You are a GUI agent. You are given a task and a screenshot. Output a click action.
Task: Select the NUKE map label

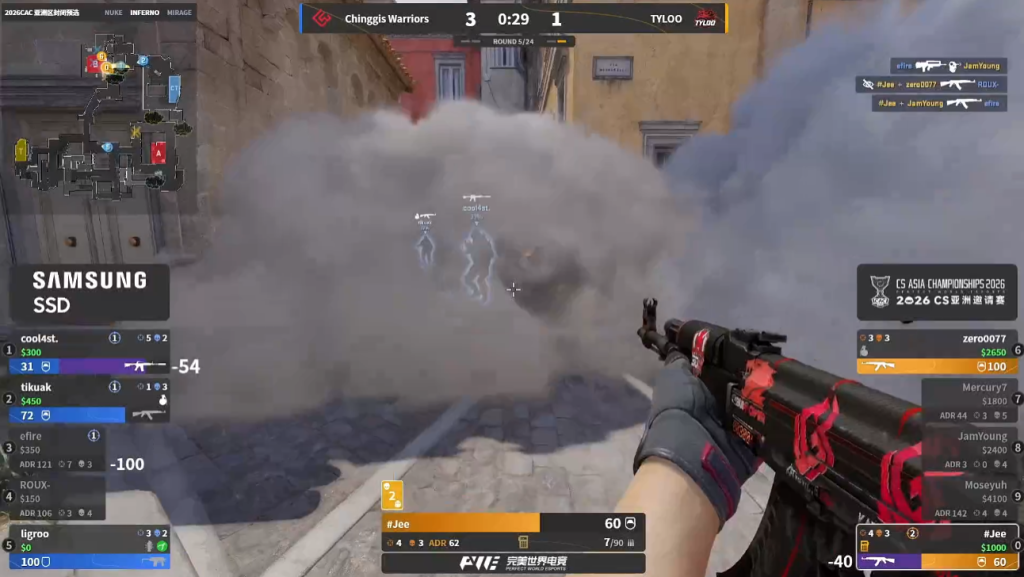tap(113, 13)
